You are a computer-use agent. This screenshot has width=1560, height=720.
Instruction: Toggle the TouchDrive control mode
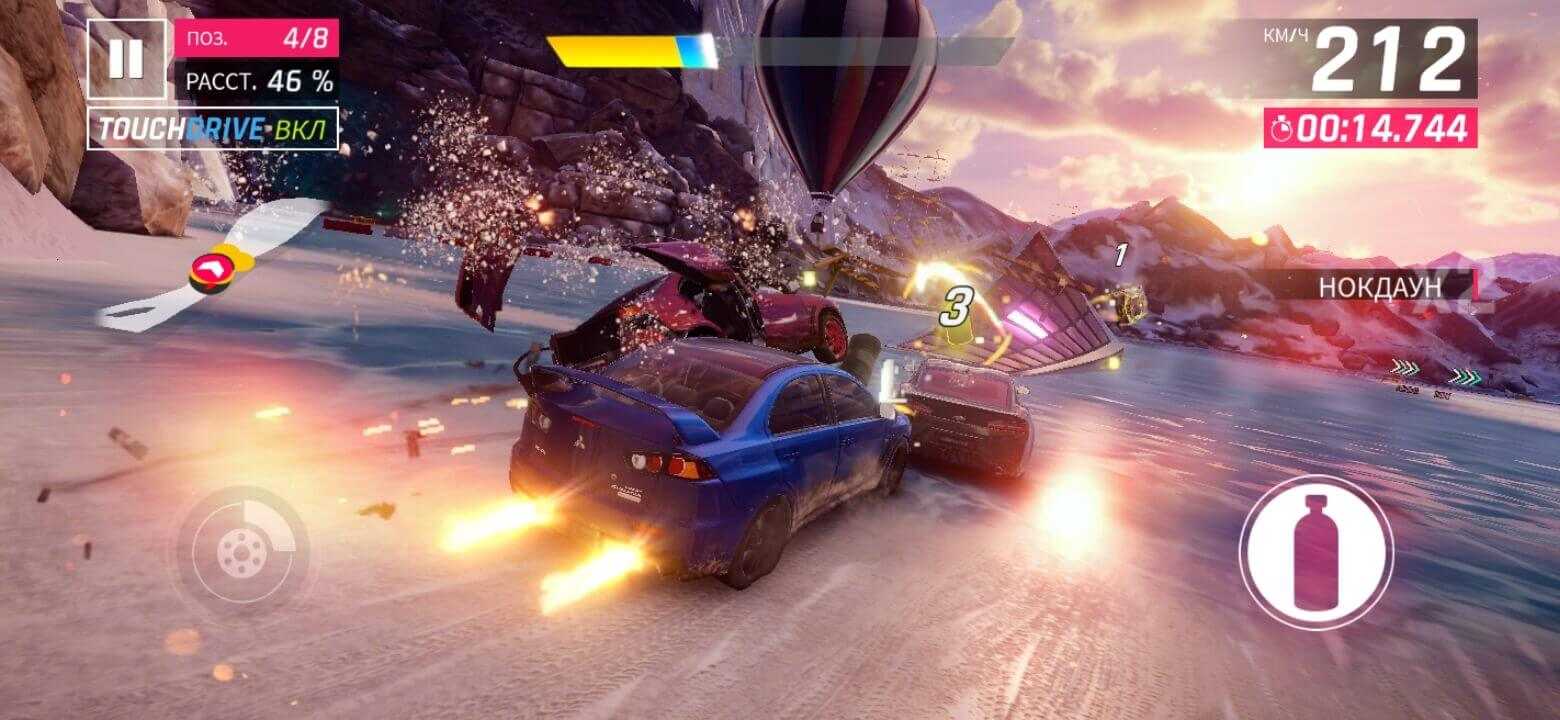213,128
